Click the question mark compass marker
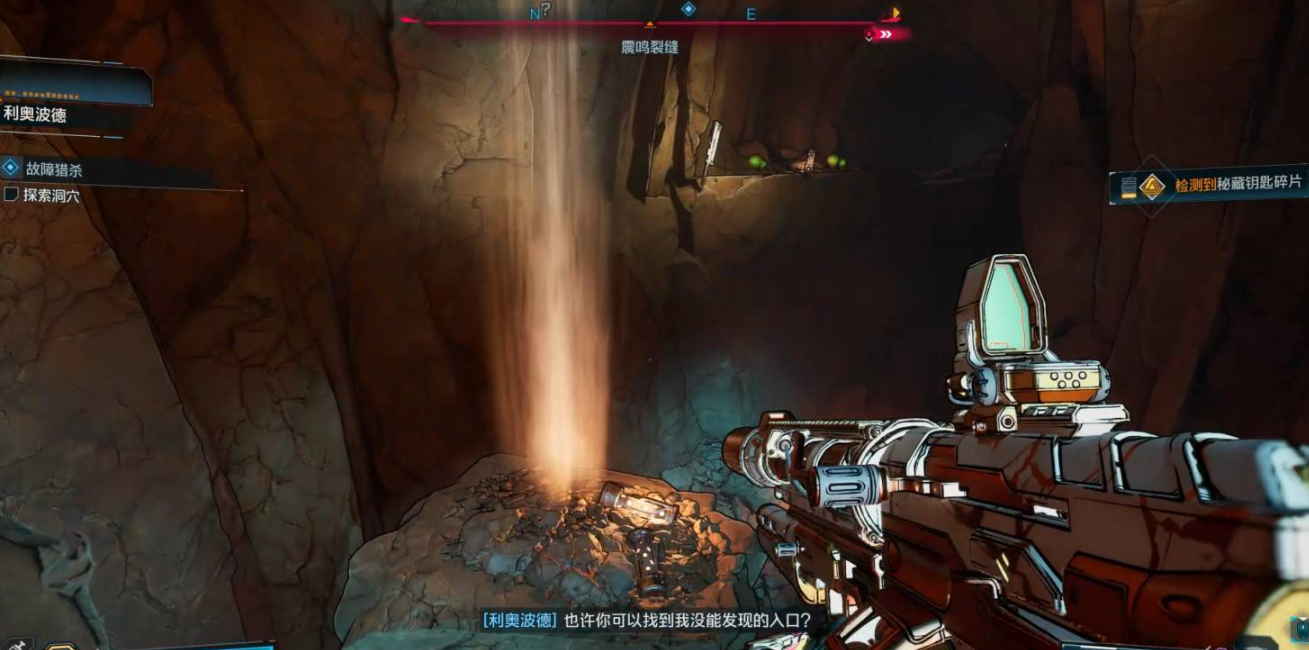 546,8
